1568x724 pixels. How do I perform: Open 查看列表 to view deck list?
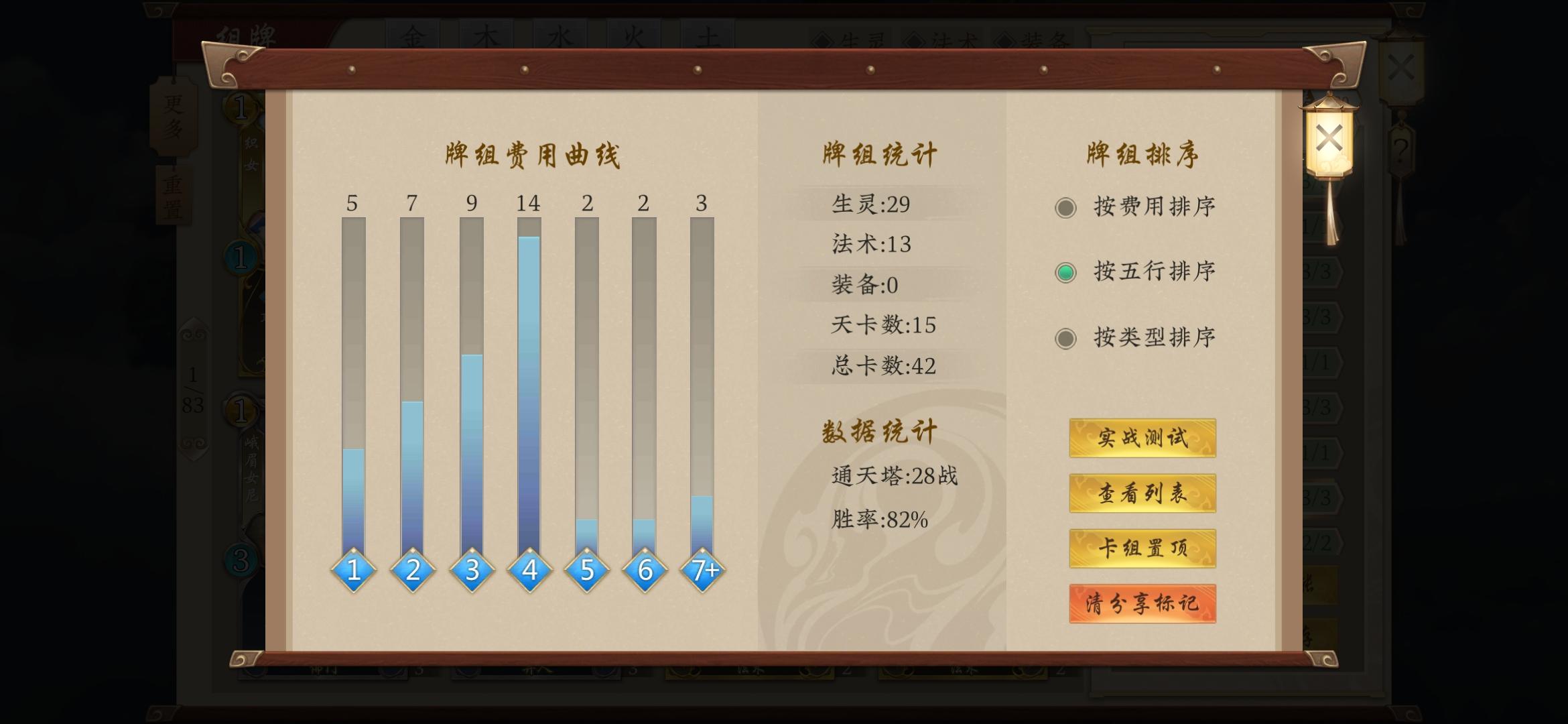coord(1142,494)
